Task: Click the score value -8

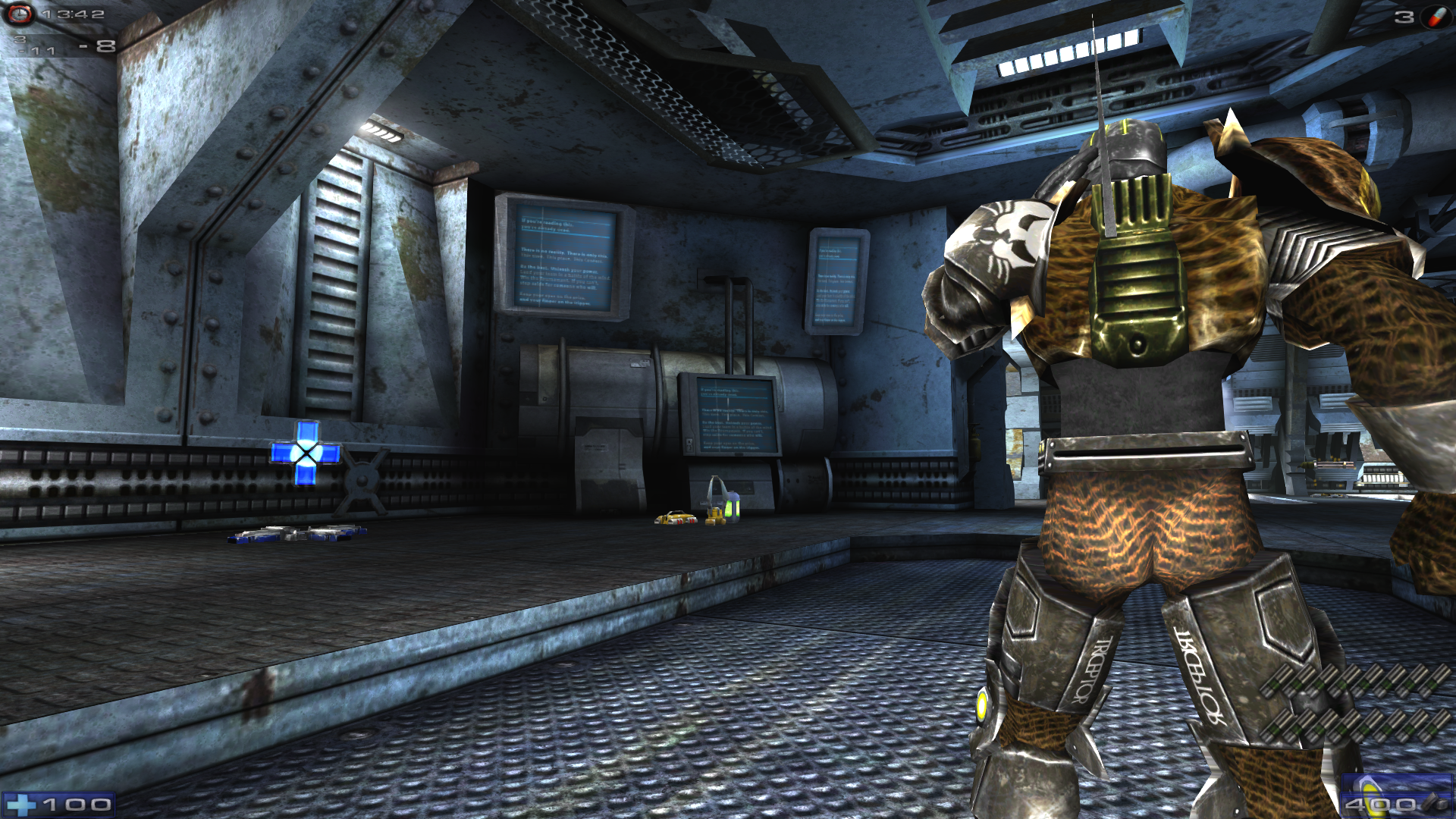Action: (x=99, y=45)
